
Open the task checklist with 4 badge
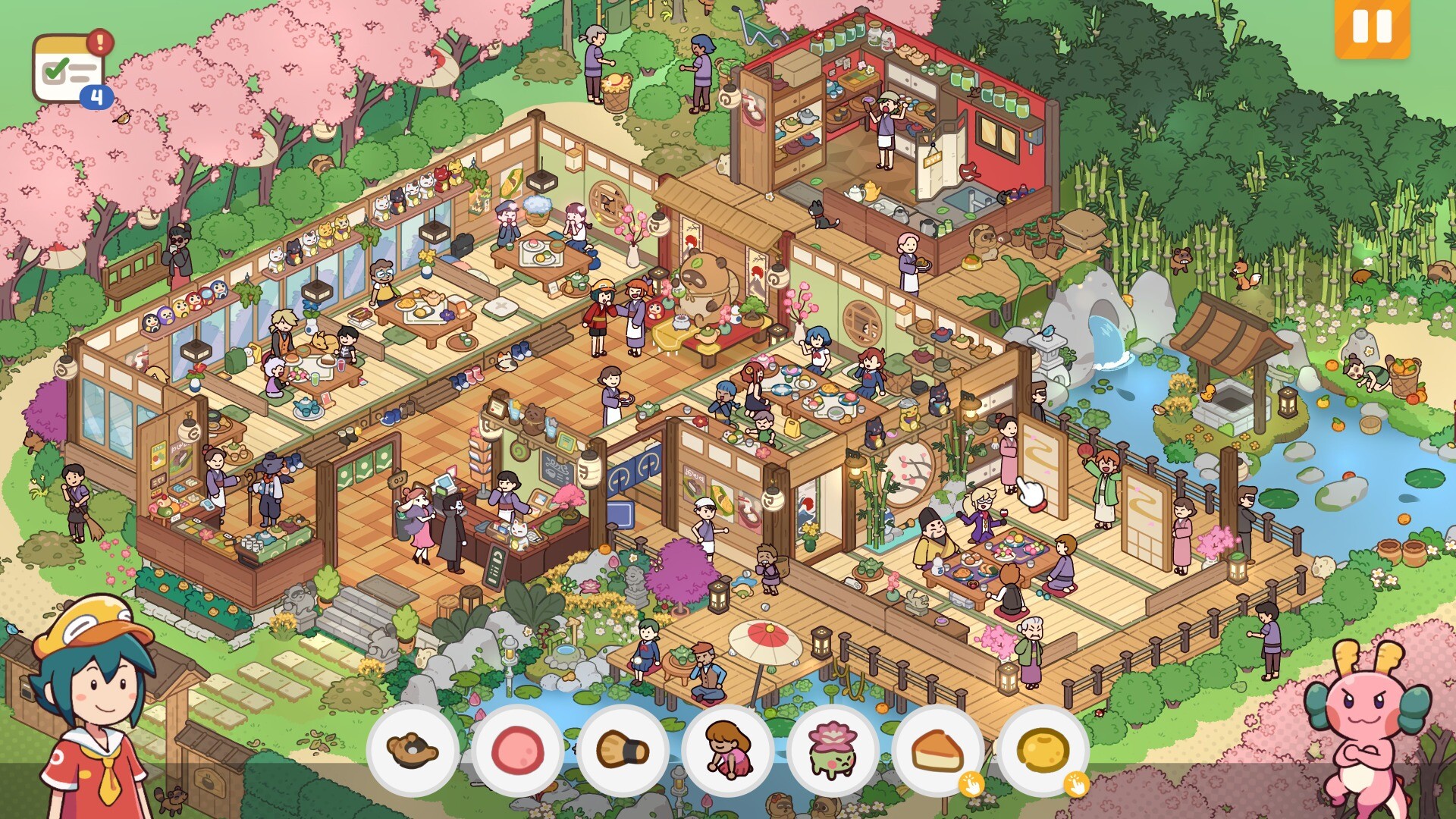pos(70,70)
